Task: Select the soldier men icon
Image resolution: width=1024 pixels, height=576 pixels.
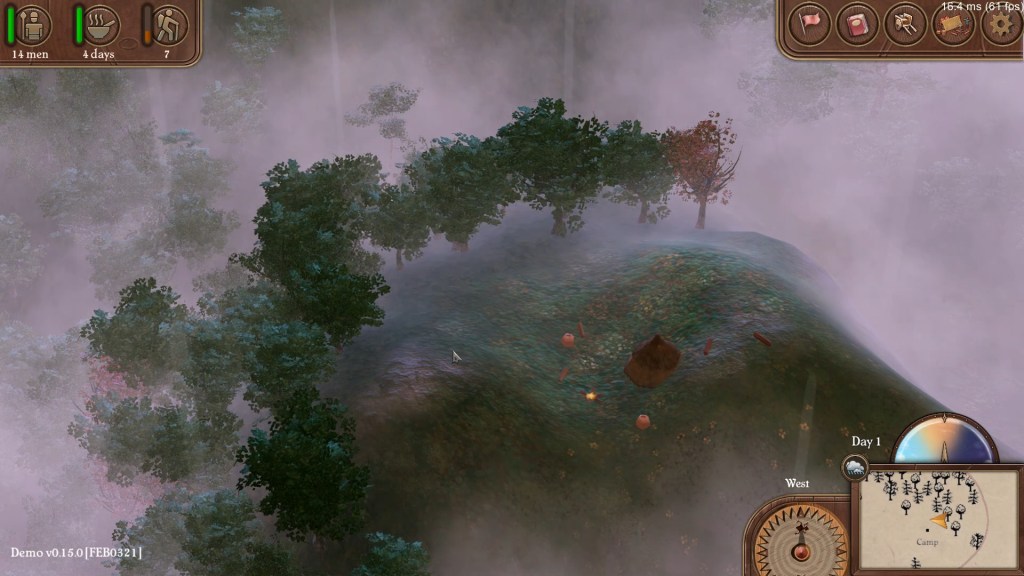Action: click(x=33, y=25)
